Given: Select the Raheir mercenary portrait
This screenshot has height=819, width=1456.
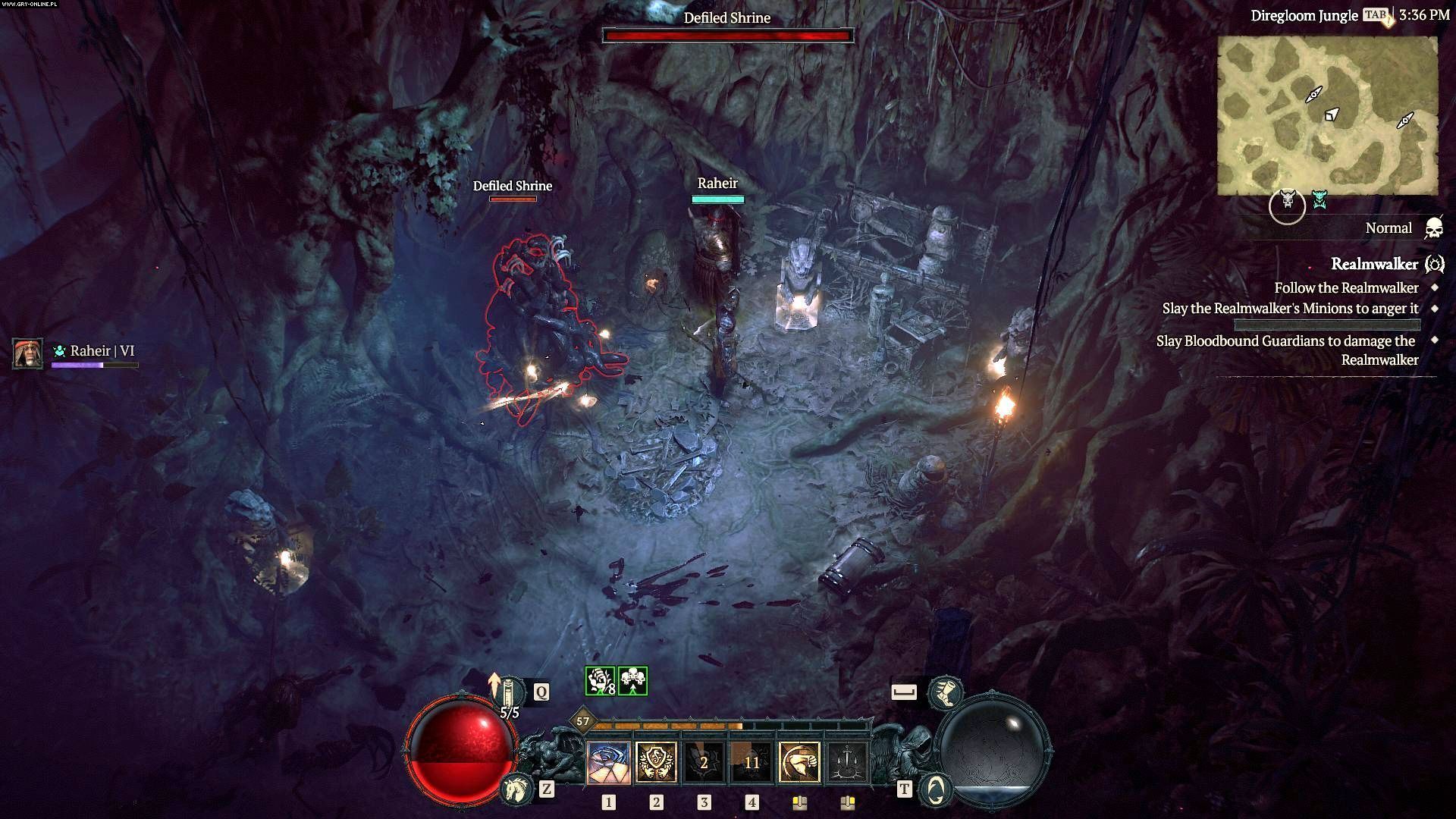Looking at the screenshot, I should 28,353.
